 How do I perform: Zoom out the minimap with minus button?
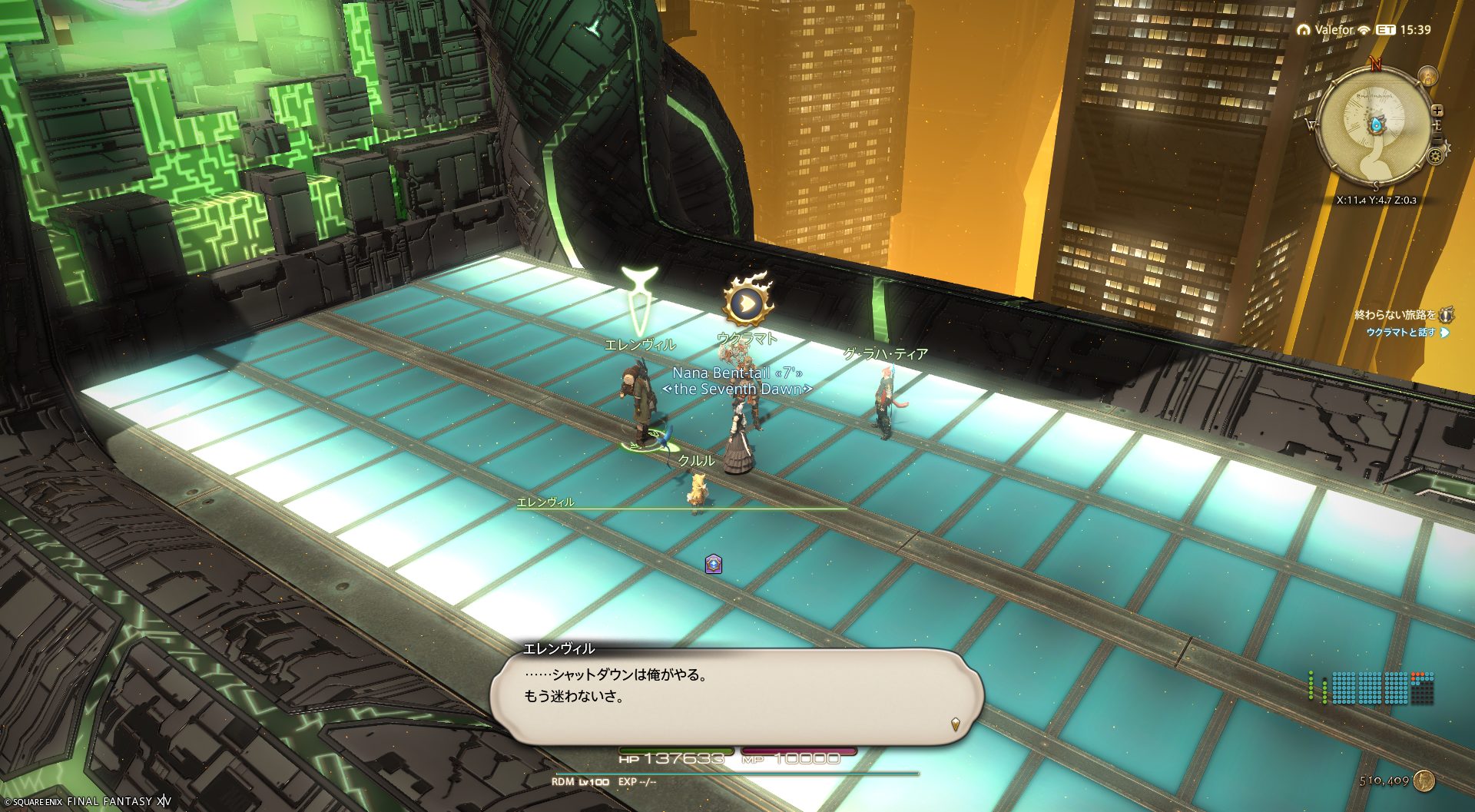click(1437, 136)
